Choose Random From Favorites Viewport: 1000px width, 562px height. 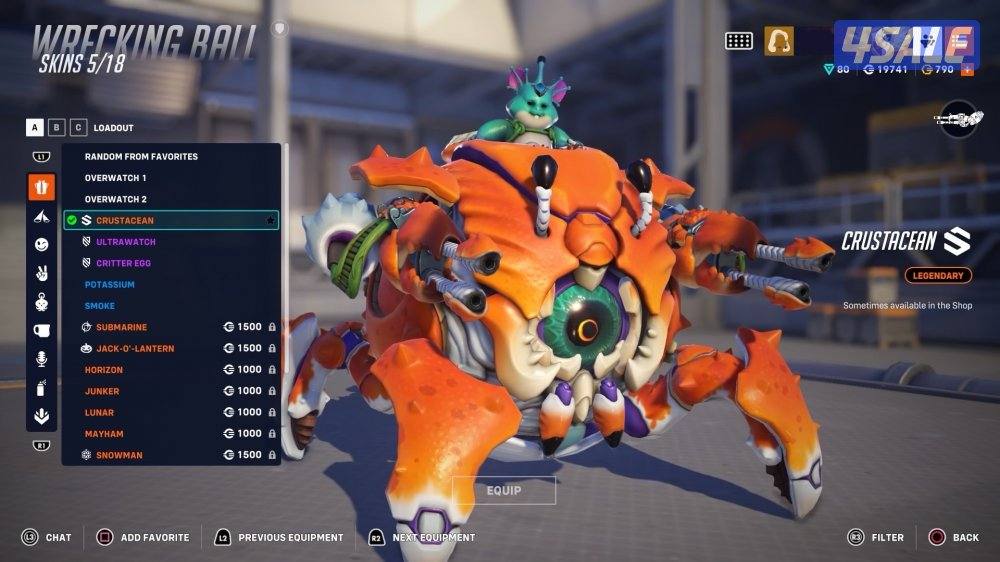click(141, 157)
